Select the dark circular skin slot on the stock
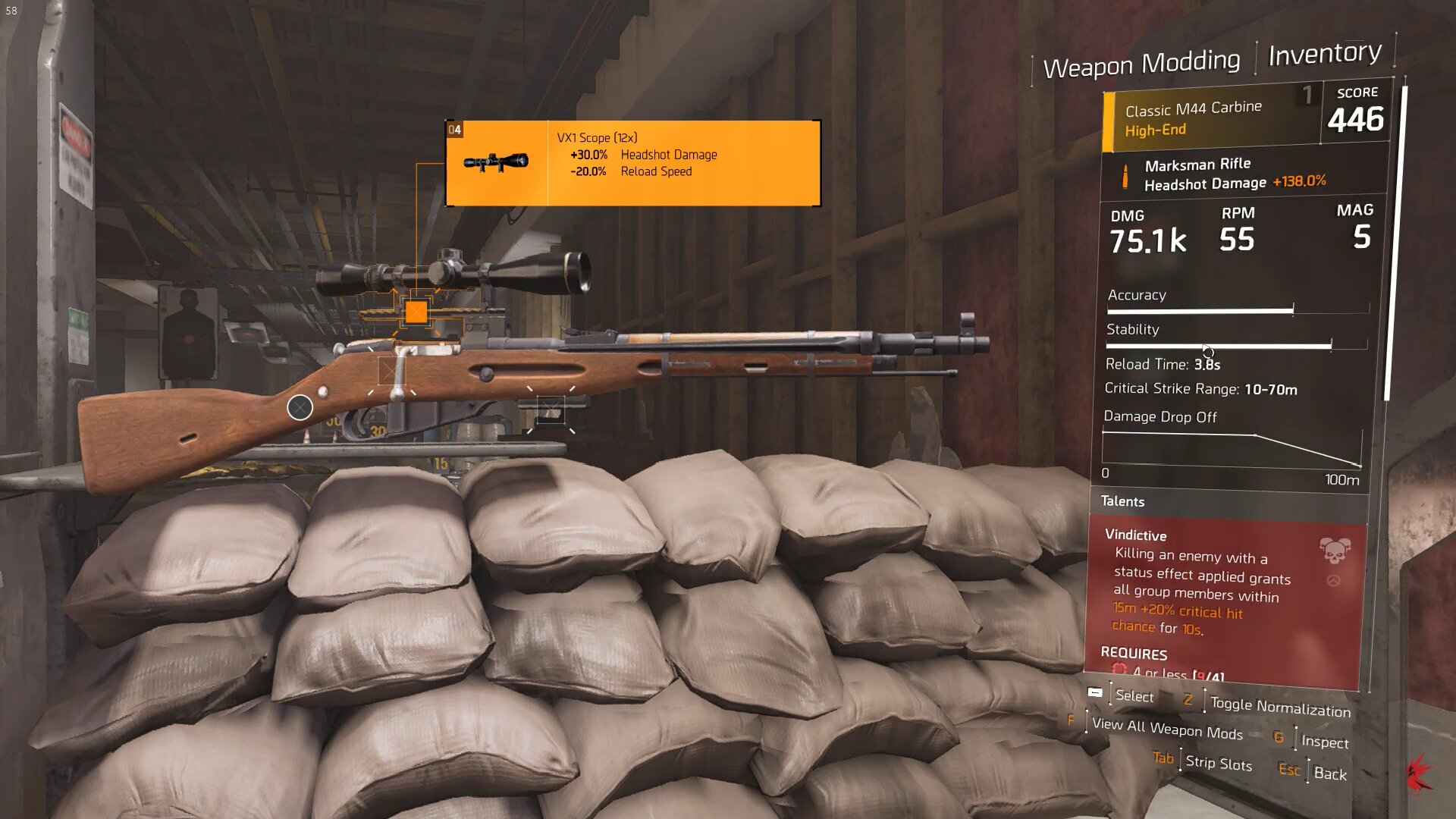The height and width of the screenshot is (819, 1456). click(x=300, y=407)
